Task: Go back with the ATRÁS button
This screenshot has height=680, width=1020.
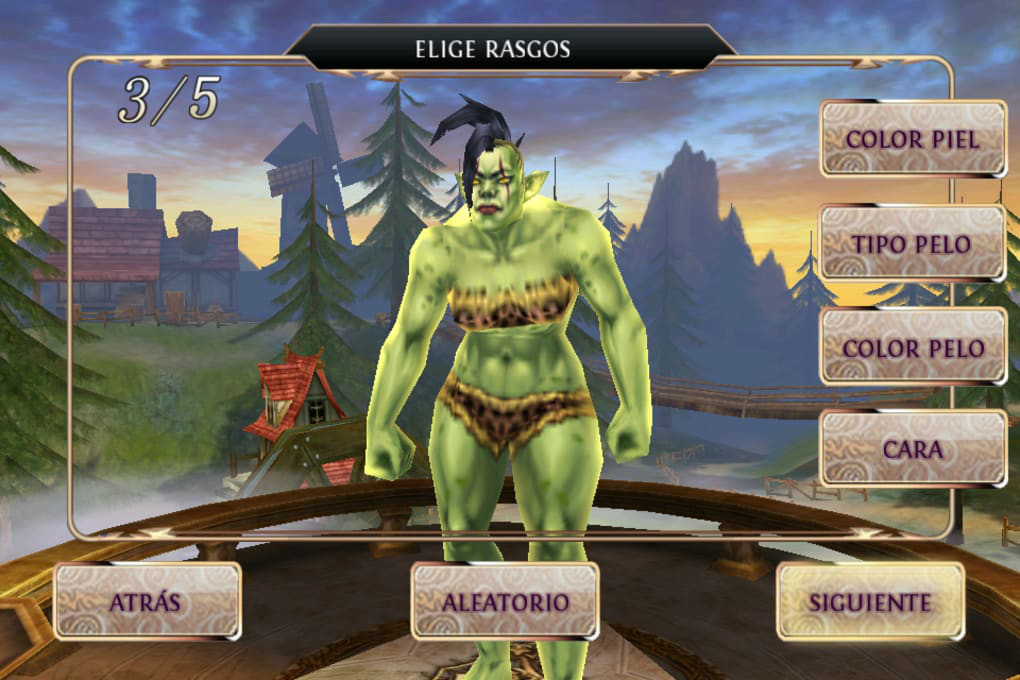Action: (147, 601)
